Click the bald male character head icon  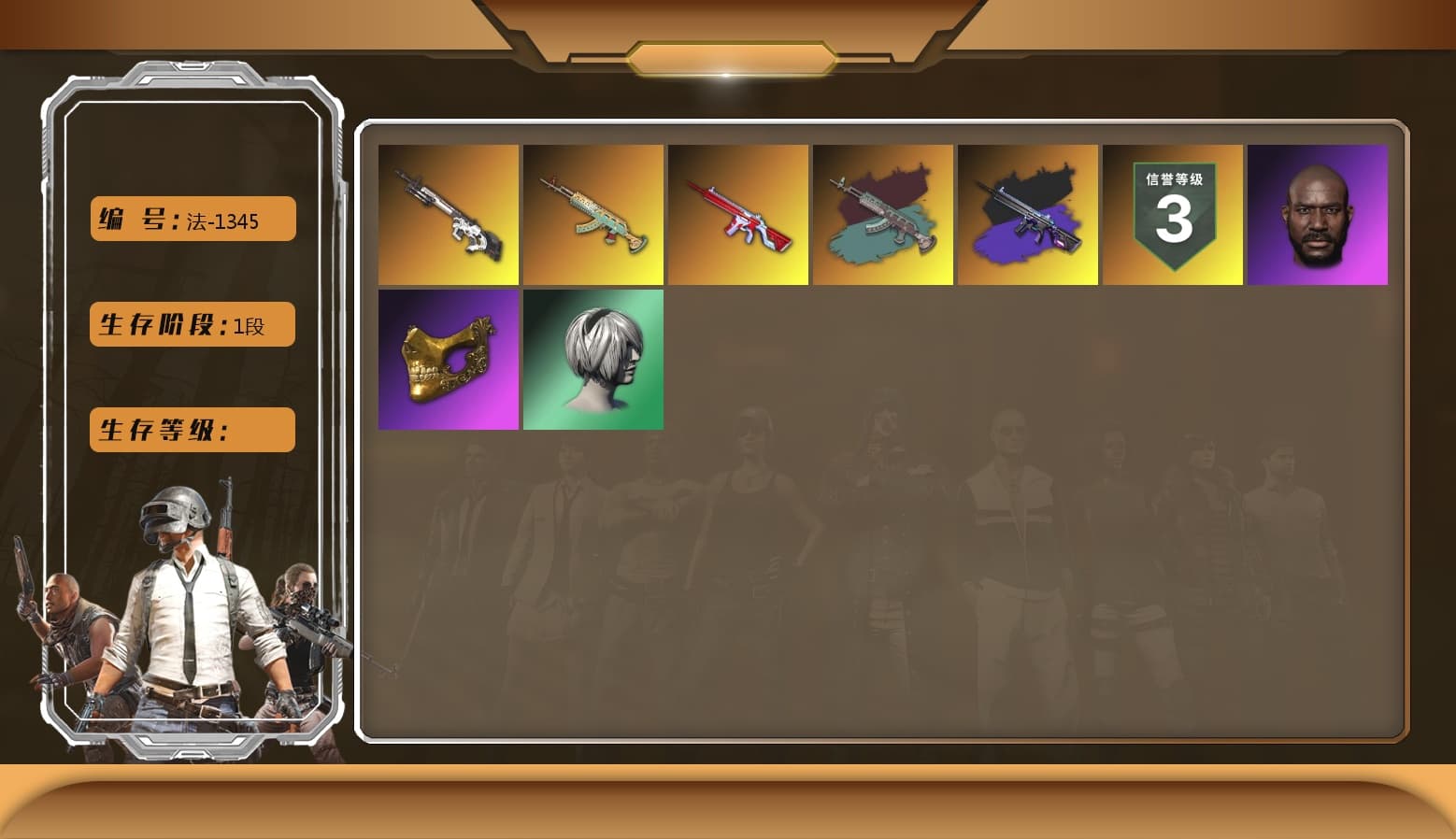click(x=1318, y=215)
